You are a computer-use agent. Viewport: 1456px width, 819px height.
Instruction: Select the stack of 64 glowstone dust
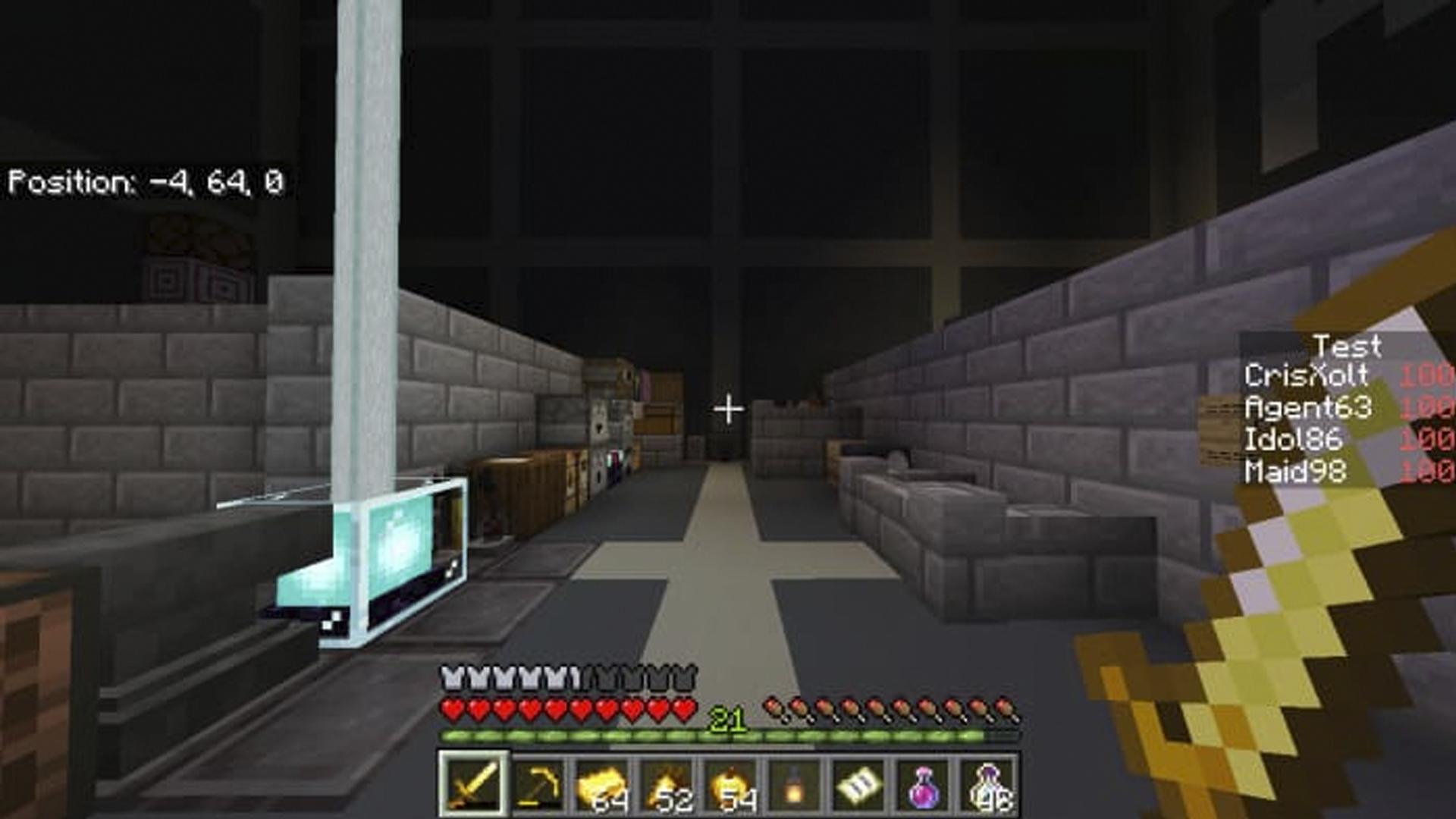602,789
